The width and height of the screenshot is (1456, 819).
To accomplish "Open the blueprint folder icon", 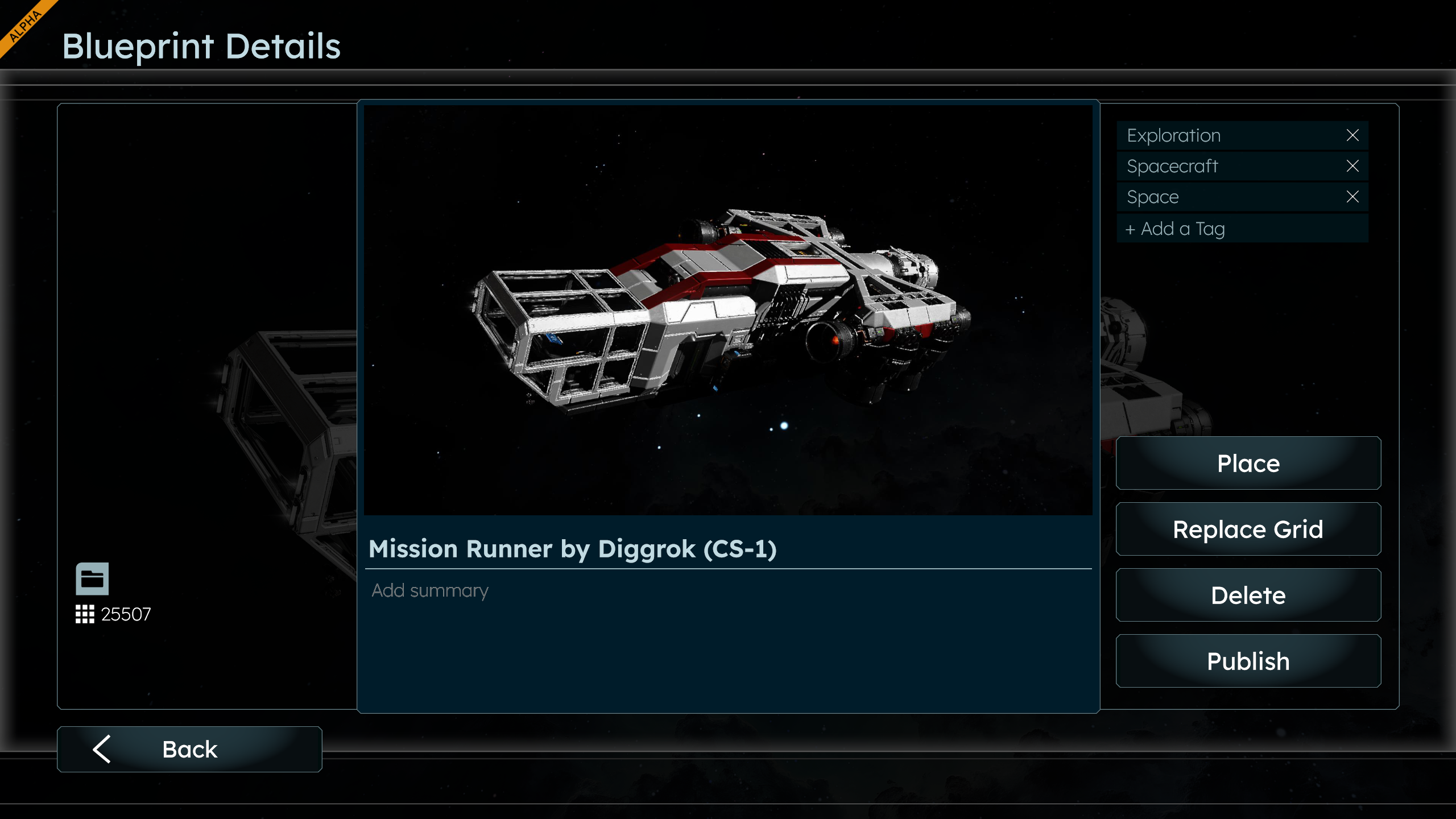I will [x=92, y=579].
